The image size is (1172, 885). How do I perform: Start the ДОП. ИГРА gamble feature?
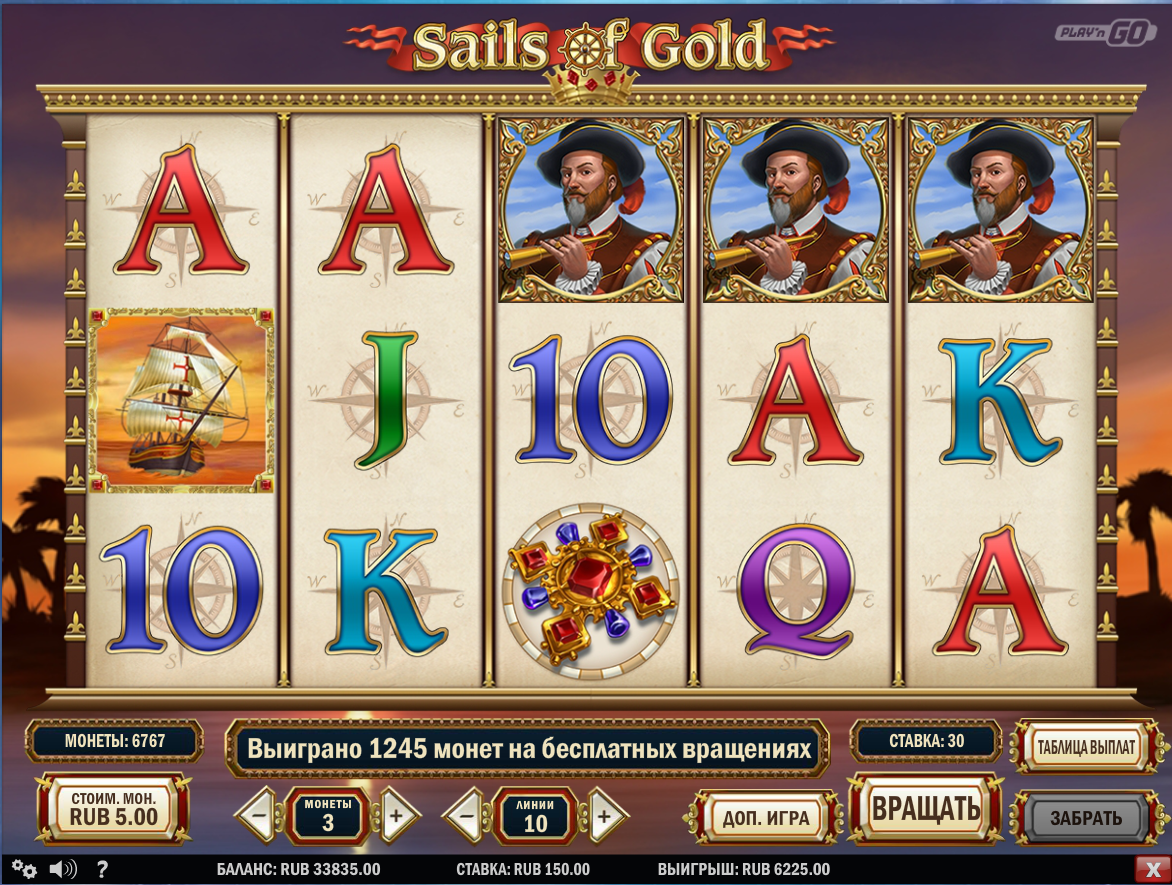[x=766, y=818]
